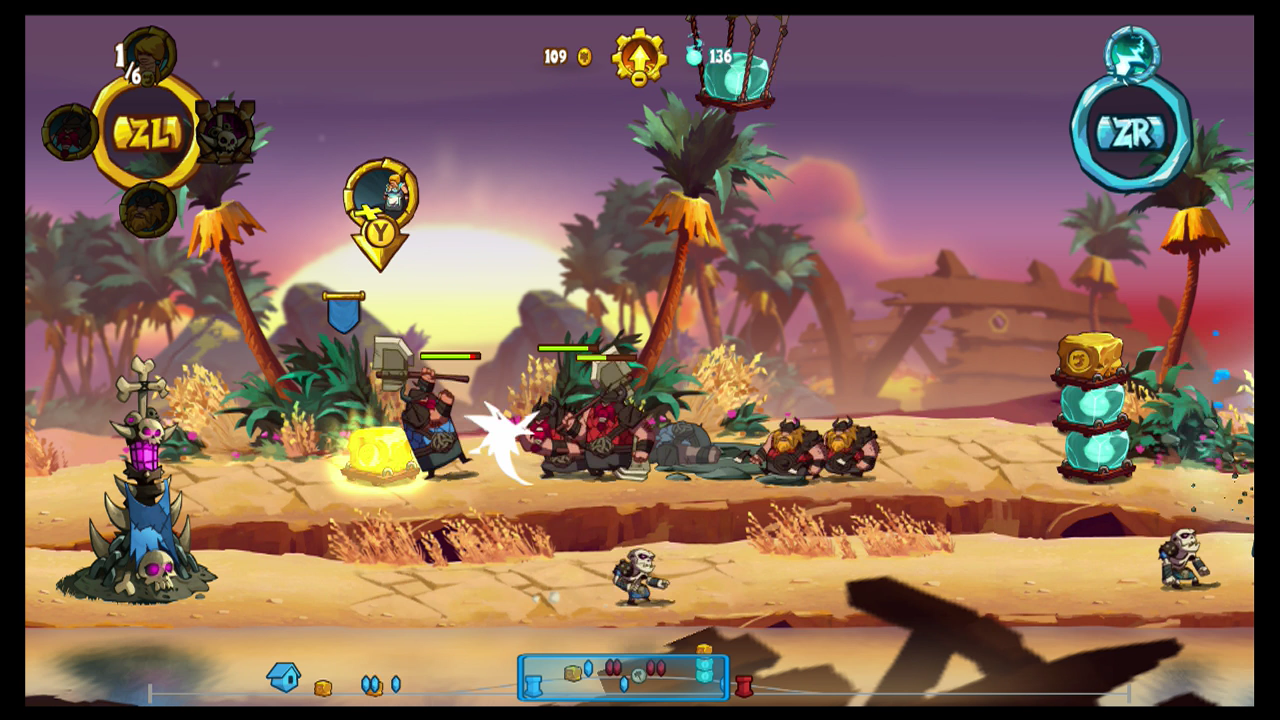This screenshot has height=720, width=1280.
Task: Build the skull tower from the unit wheel
Action: pos(227,132)
